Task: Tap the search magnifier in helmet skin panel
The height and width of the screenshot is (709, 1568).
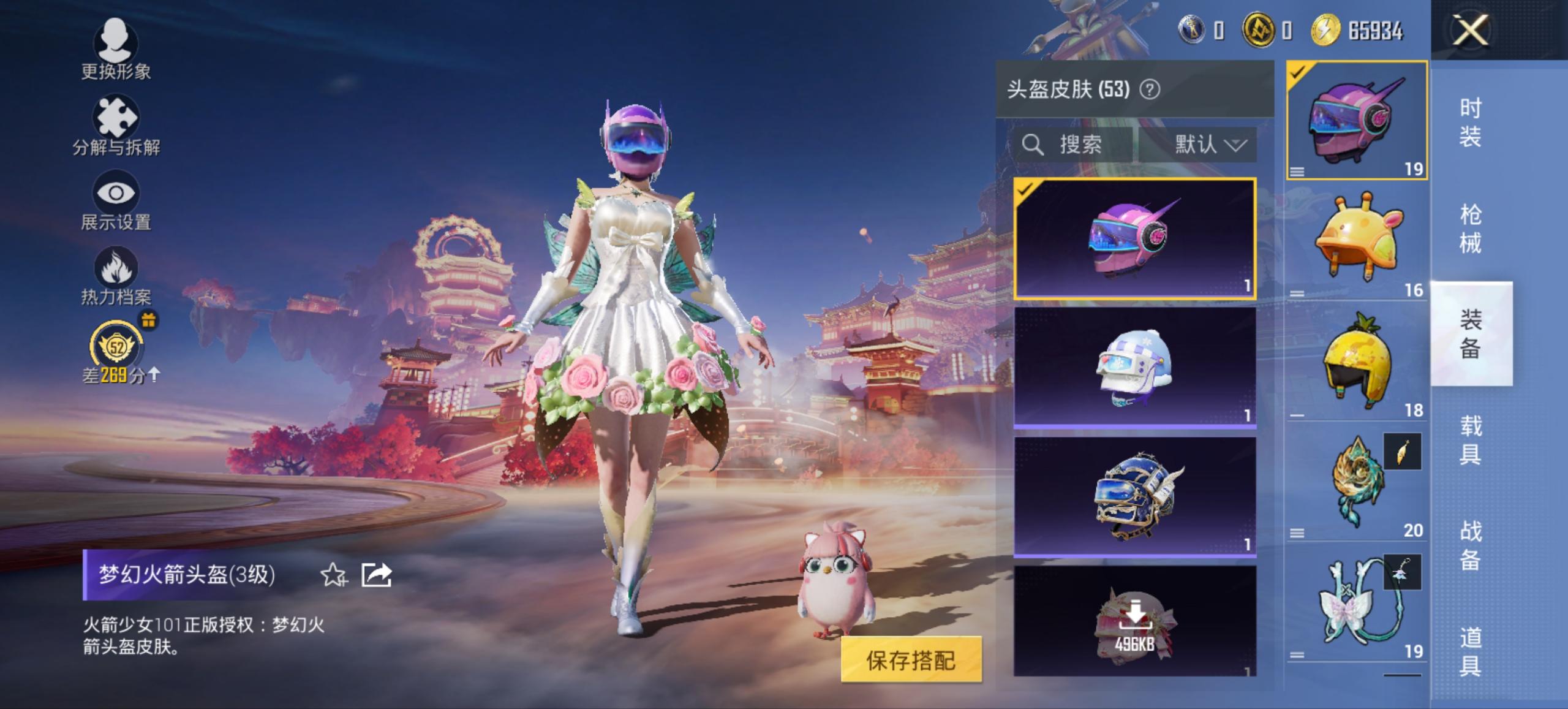Action: pyautogui.click(x=1034, y=145)
